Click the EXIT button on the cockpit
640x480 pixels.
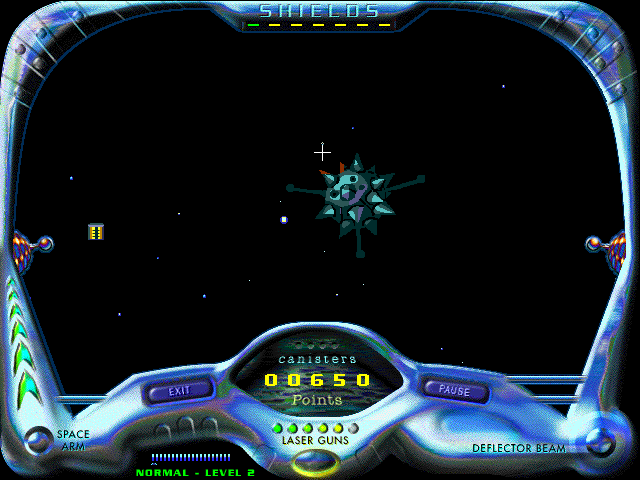click(x=180, y=391)
